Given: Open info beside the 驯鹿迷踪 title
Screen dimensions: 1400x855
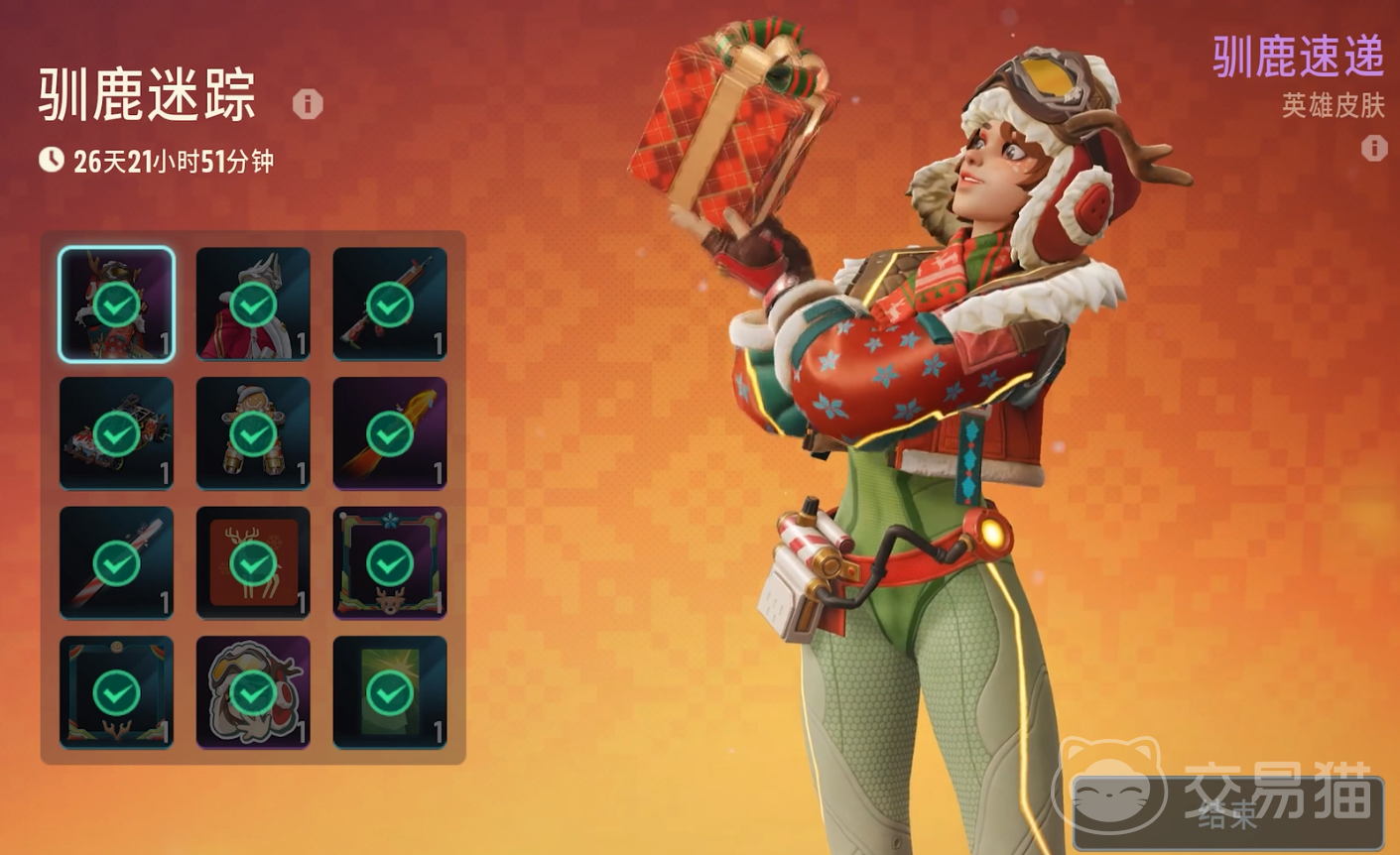Looking at the screenshot, I should click(x=308, y=103).
